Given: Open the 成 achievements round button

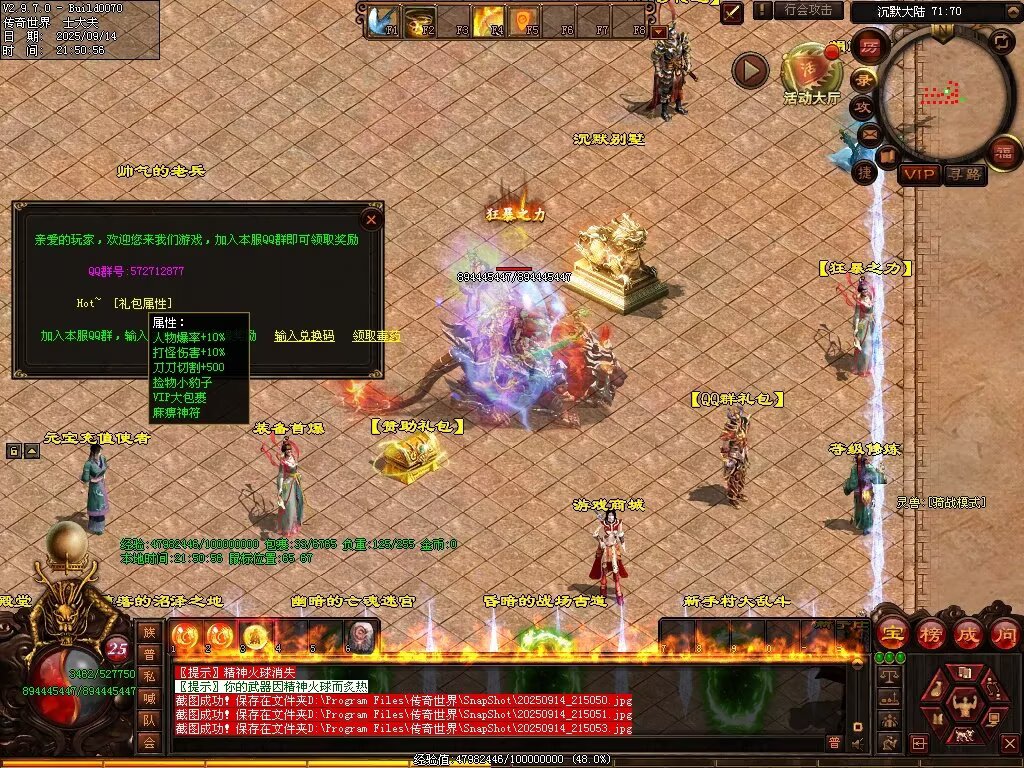Looking at the screenshot, I should tap(967, 633).
